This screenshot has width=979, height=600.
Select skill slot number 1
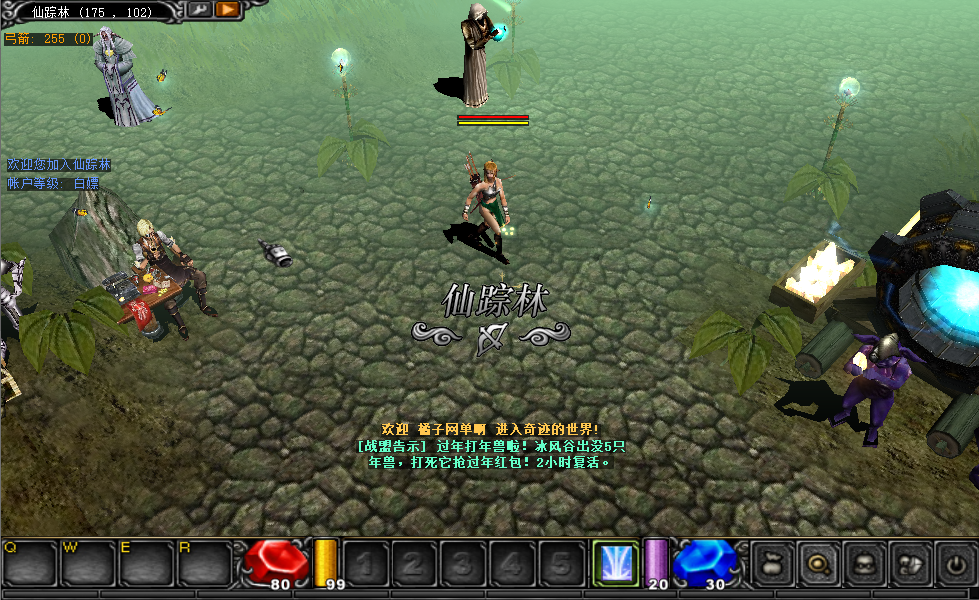pos(364,564)
